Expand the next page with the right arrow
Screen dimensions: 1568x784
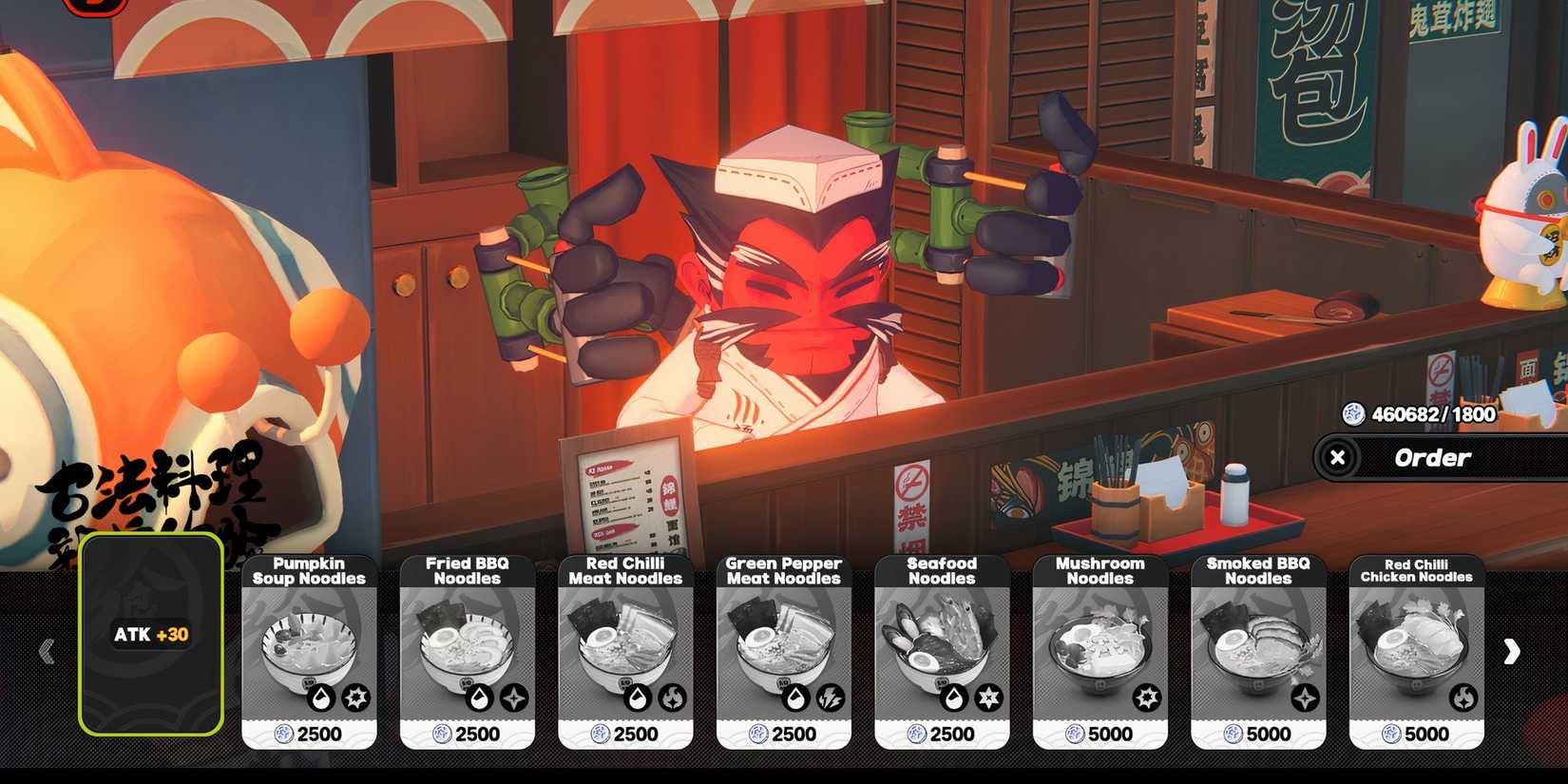point(1512,651)
